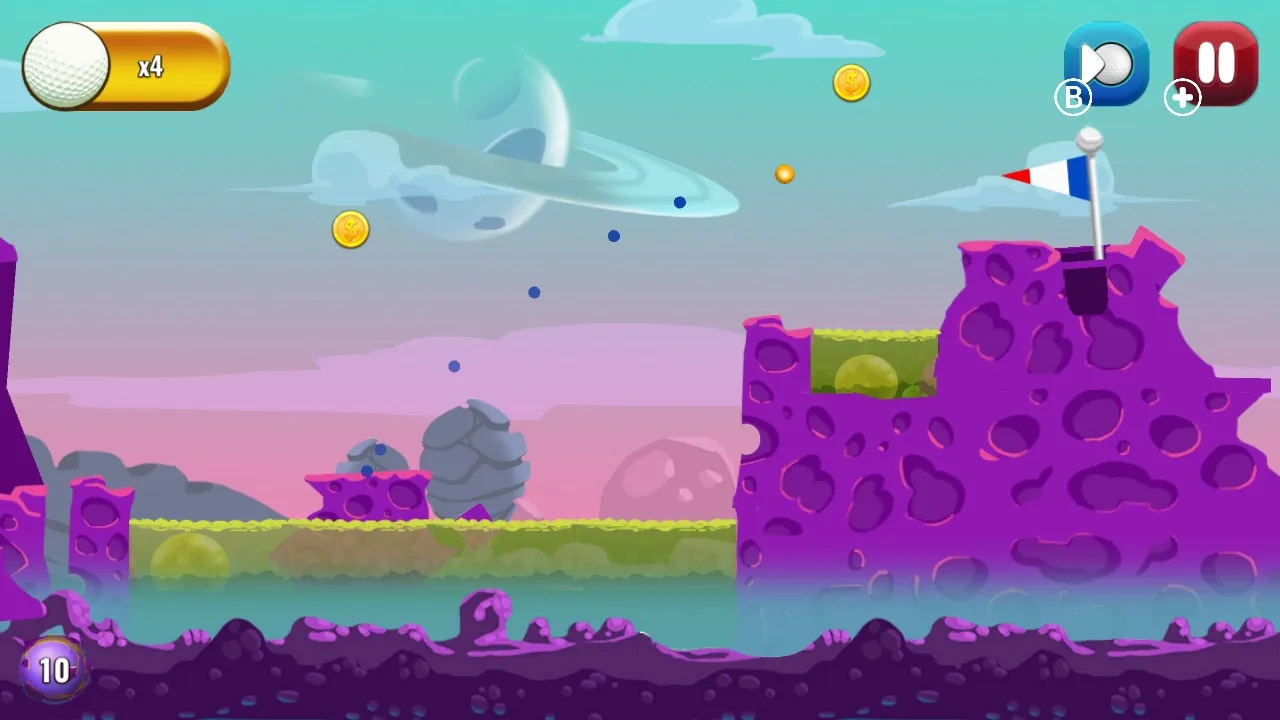Collect the coin near the top center
1280x720 pixels.
click(851, 82)
